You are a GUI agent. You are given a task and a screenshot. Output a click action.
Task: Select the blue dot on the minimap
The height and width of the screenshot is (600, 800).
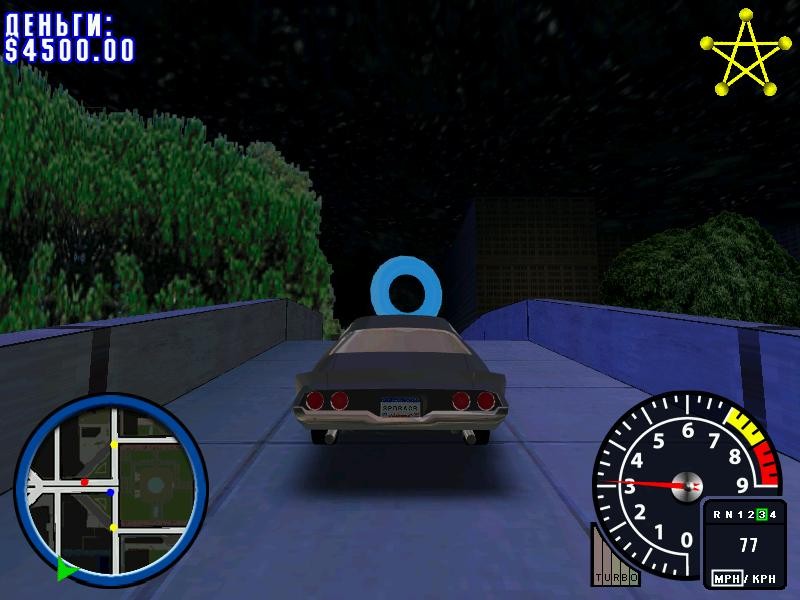point(111,492)
